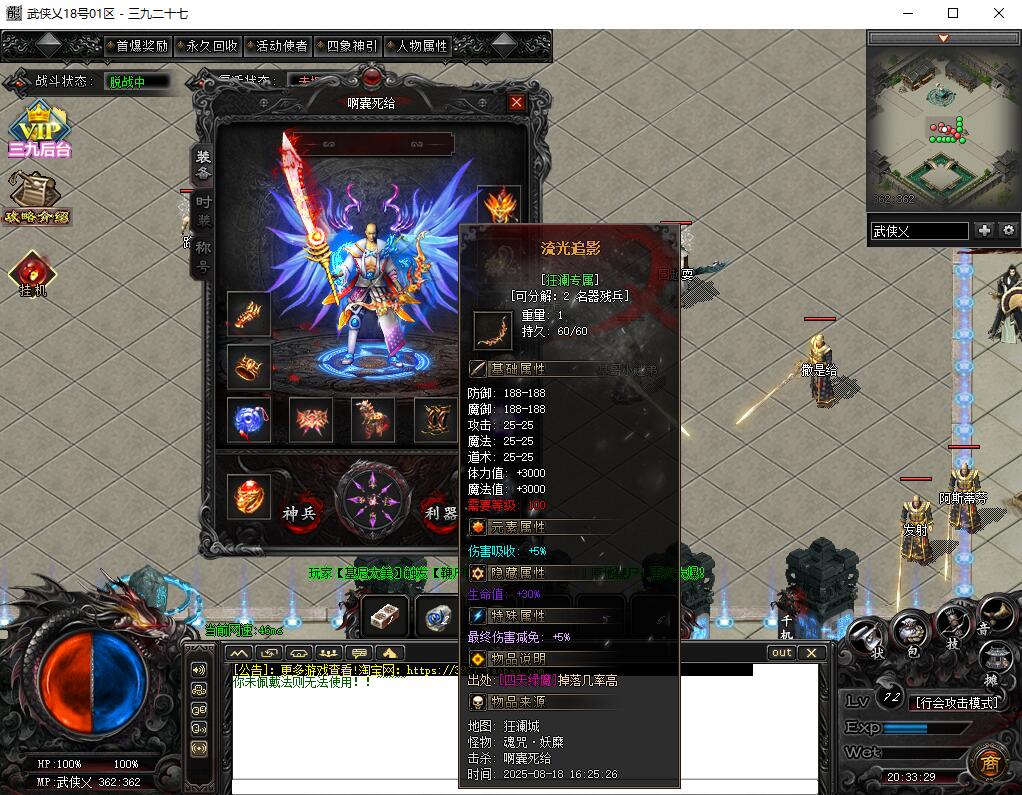Open the VIP 三九后台 panel
Viewport: 1022px width, 795px height.
point(39,133)
